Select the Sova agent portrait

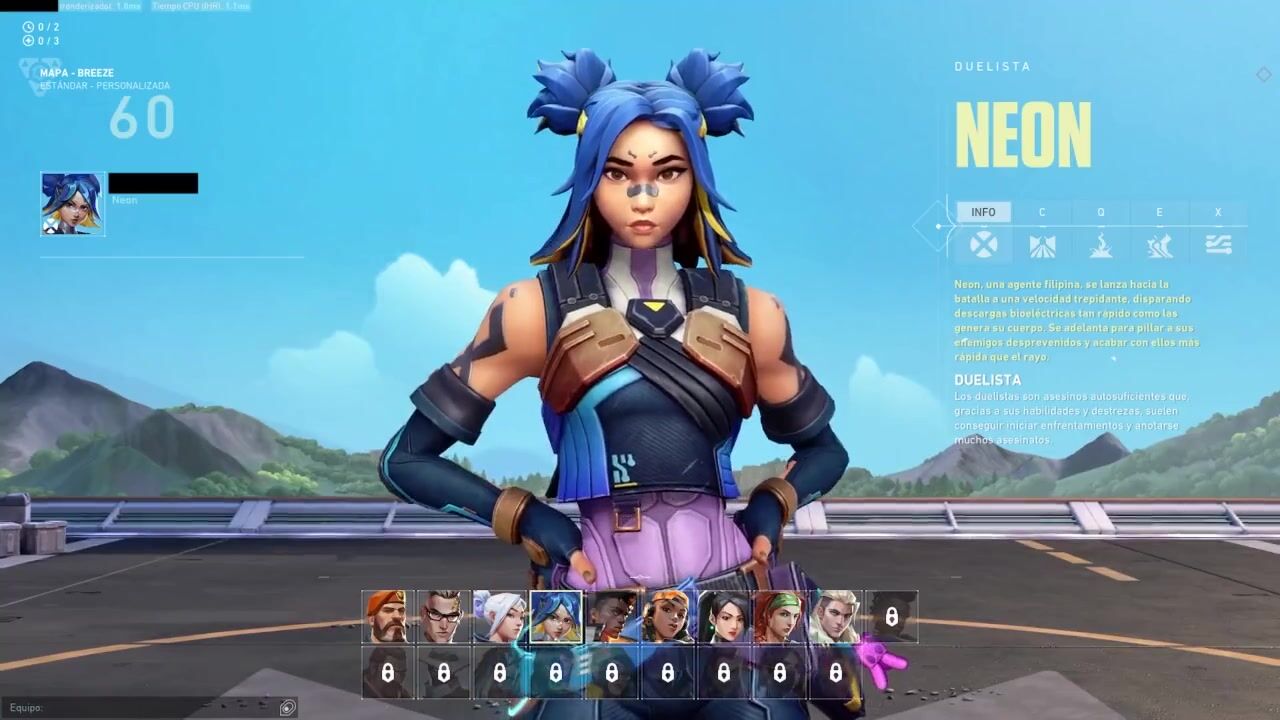pyautogui.click(x=836, y=617)
